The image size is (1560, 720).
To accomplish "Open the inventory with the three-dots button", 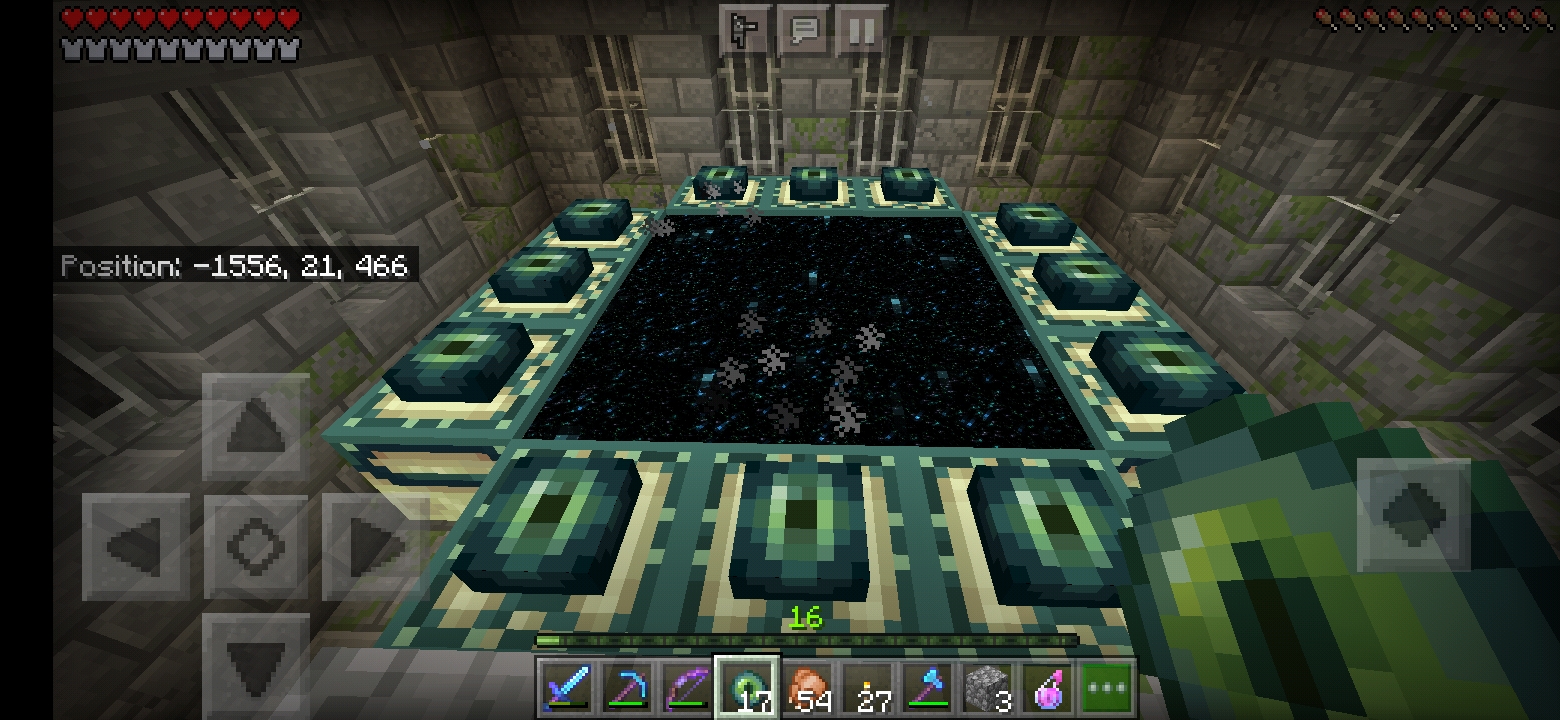I will 1106,688.
